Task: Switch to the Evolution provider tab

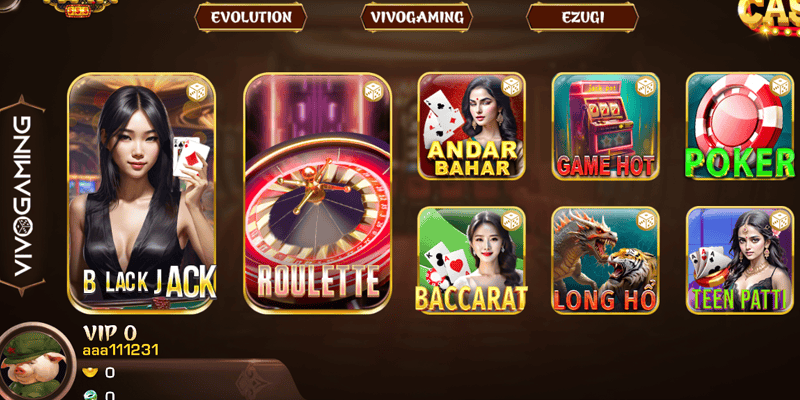Action: click(x=250, y=17)
